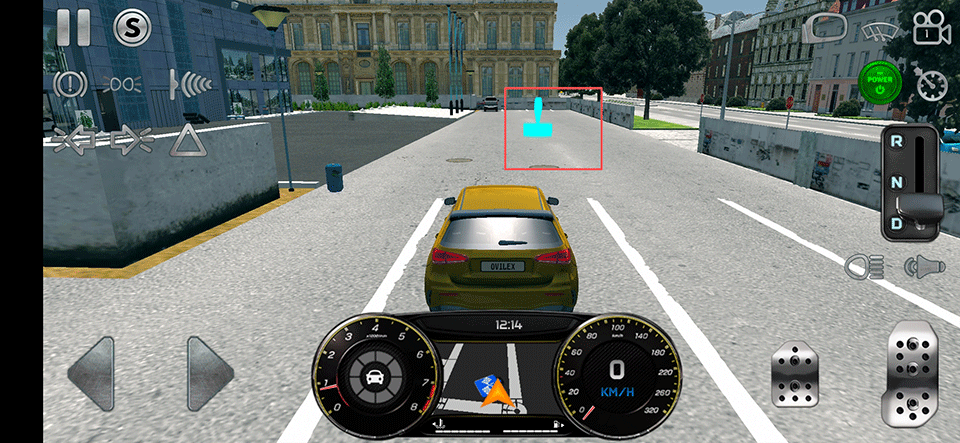The width and height of the screenshot is (960, 443).
Task: Turn on the hazard warning triangle
Action: point(187,140)
